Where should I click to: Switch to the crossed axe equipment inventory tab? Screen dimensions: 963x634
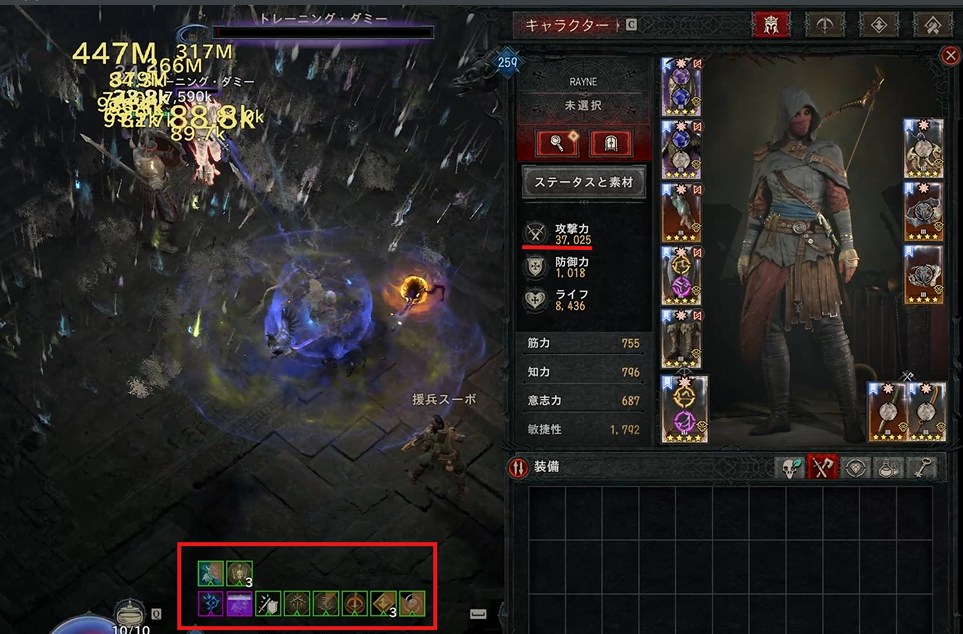(x=822, y=466)
